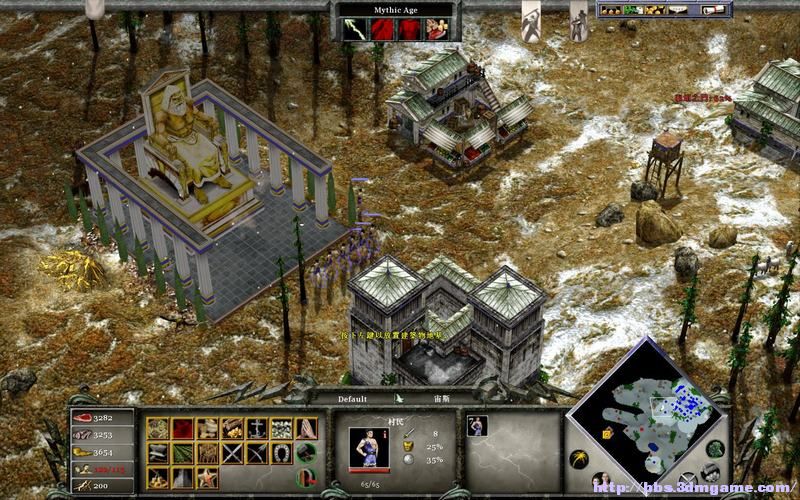Choose the crossed swords building icon
Viewport: 800px width, 500px height.
pos(233,453)
